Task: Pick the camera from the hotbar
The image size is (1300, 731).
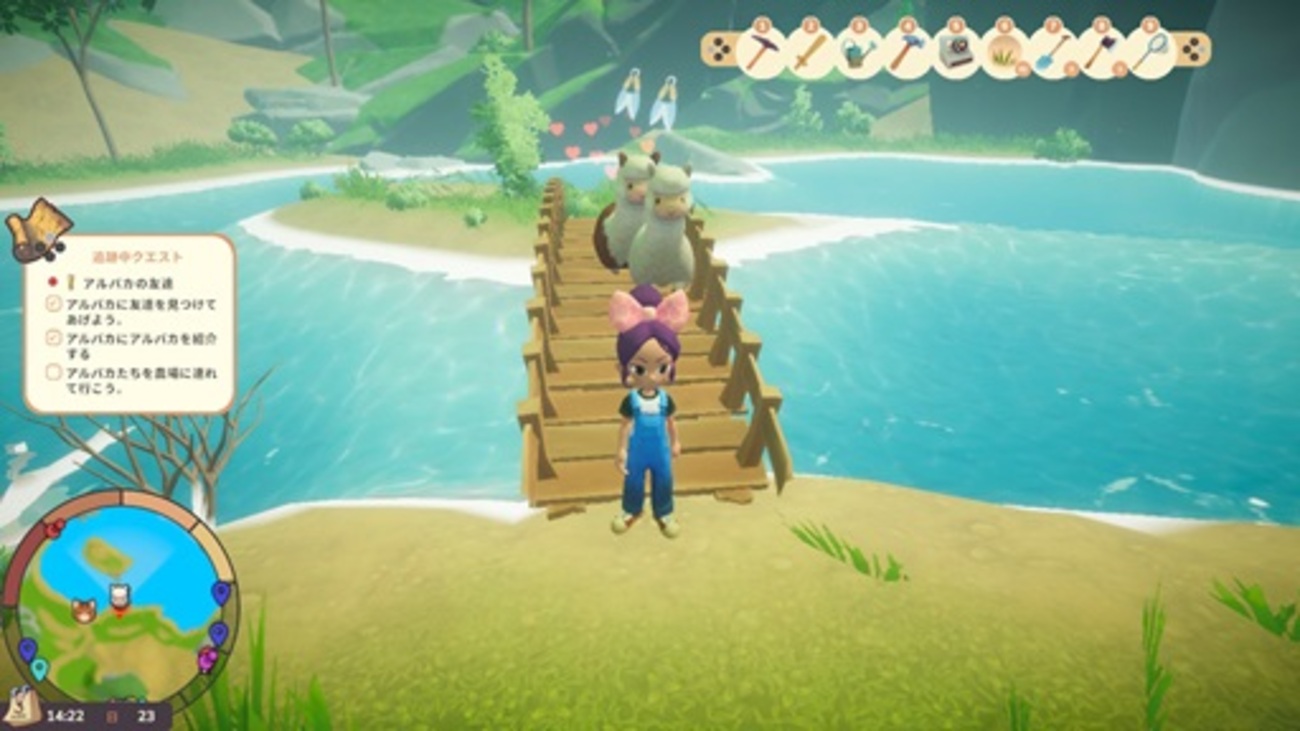Action: 955,52
